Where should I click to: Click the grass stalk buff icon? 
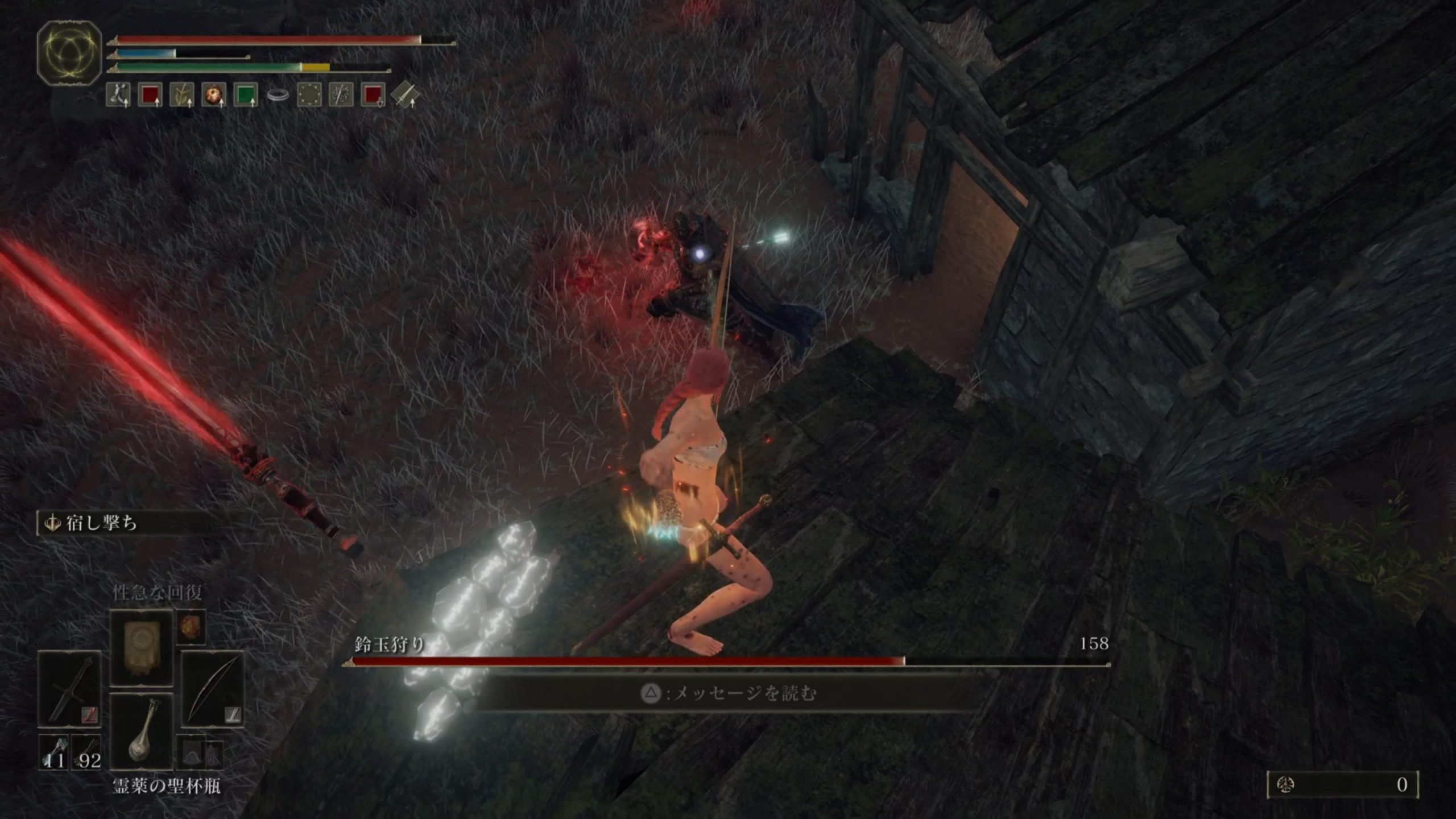182,94
